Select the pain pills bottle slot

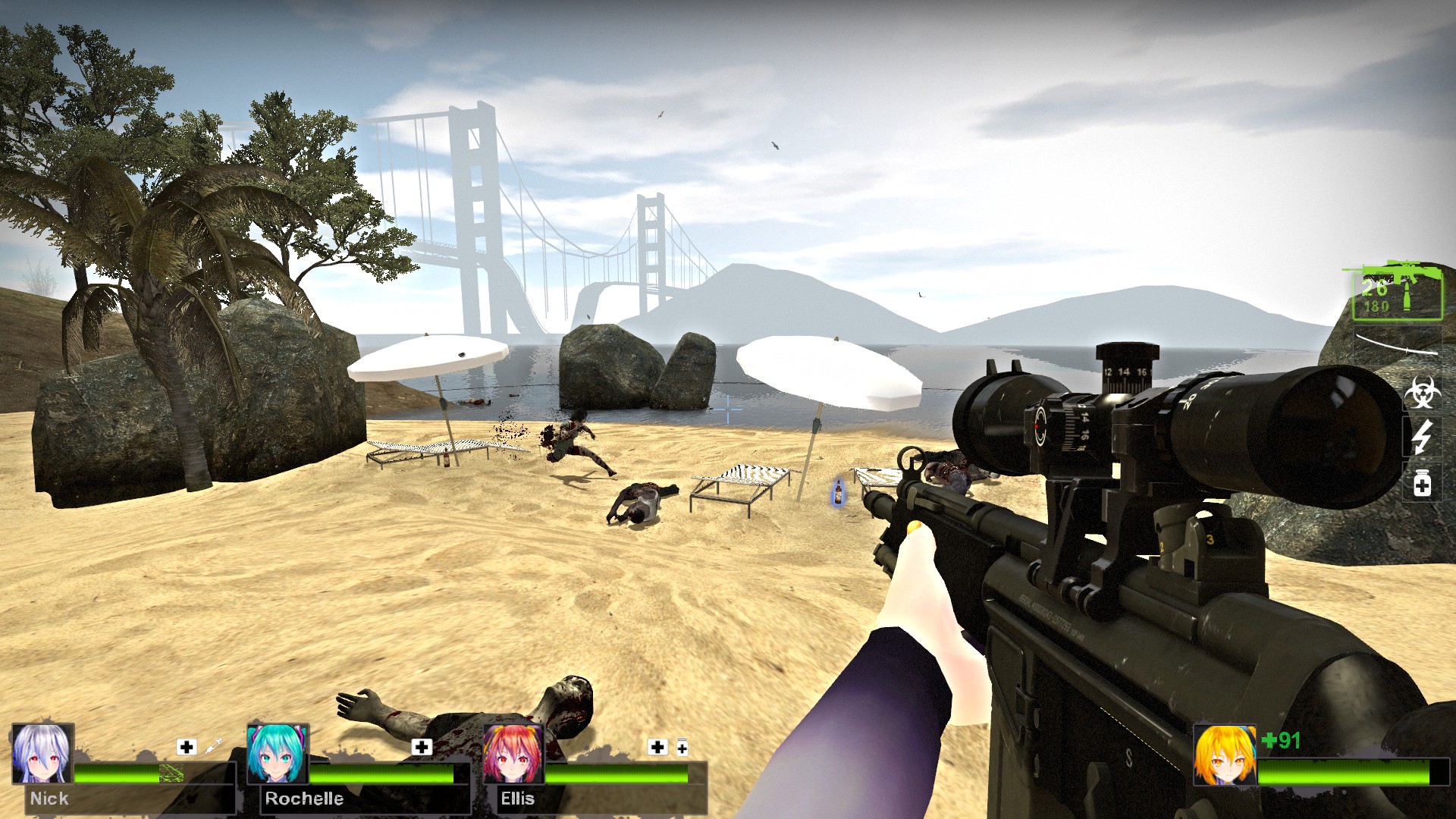(x=1422, y=484)
